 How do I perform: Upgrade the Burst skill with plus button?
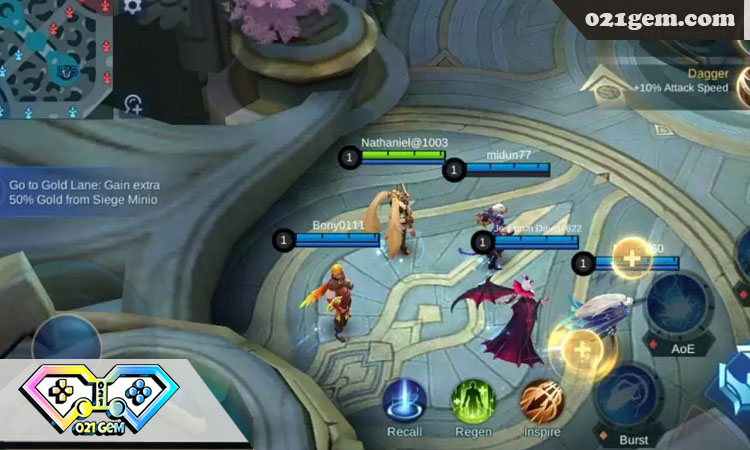(x=582, y=350)
